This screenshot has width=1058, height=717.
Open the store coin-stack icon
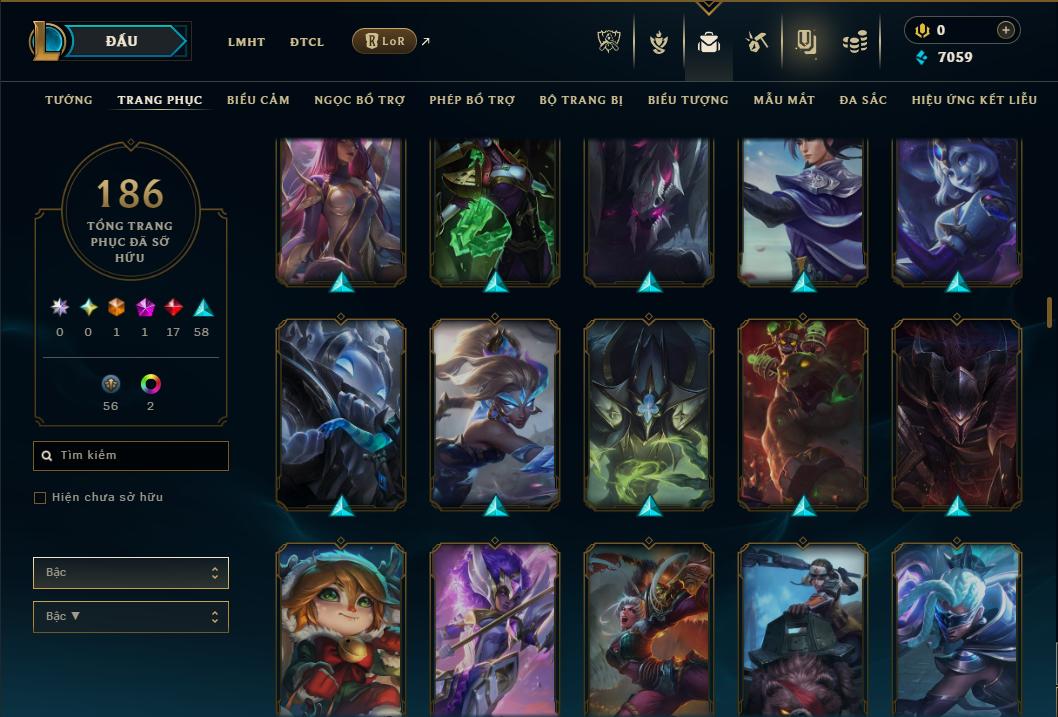click(854, 42)
